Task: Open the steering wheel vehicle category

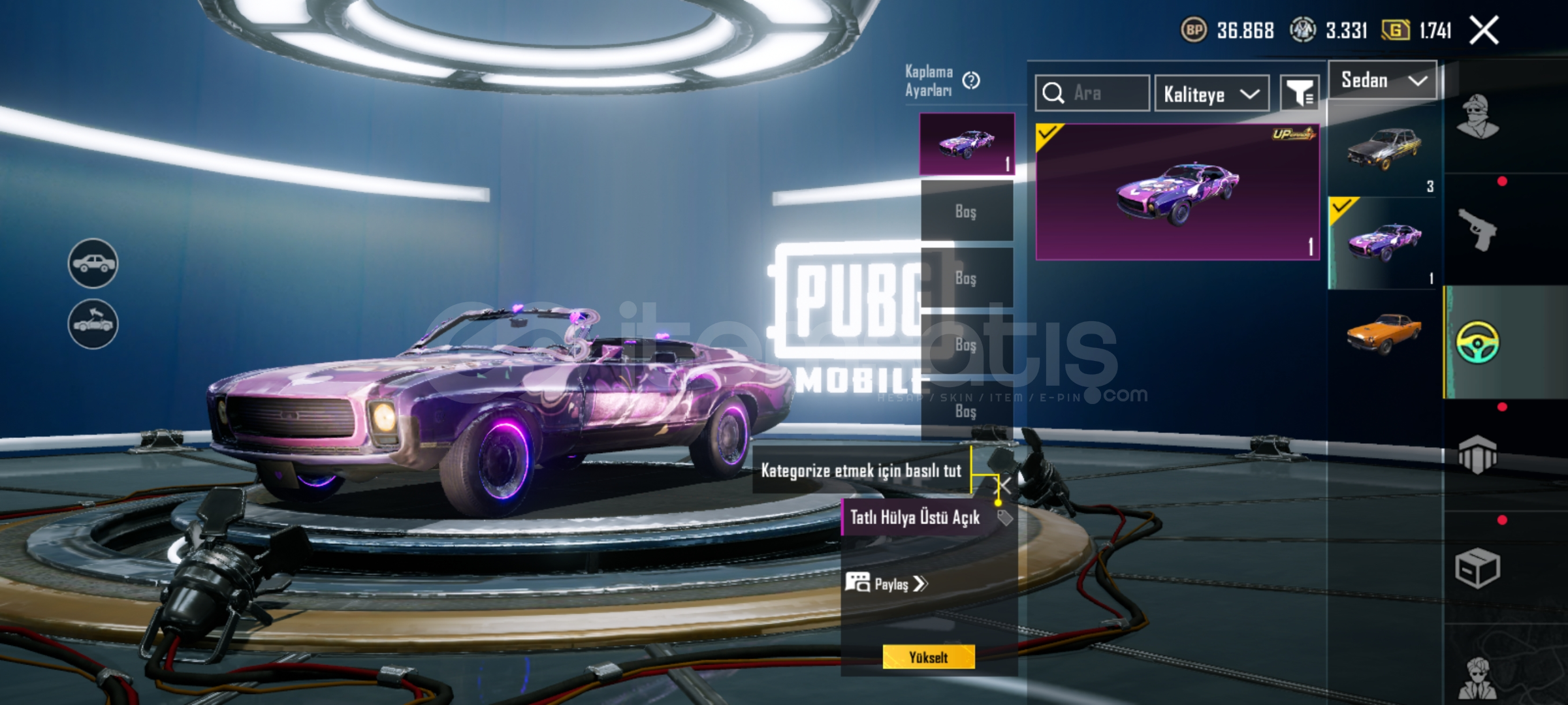Action: (x=1477, y=342)
